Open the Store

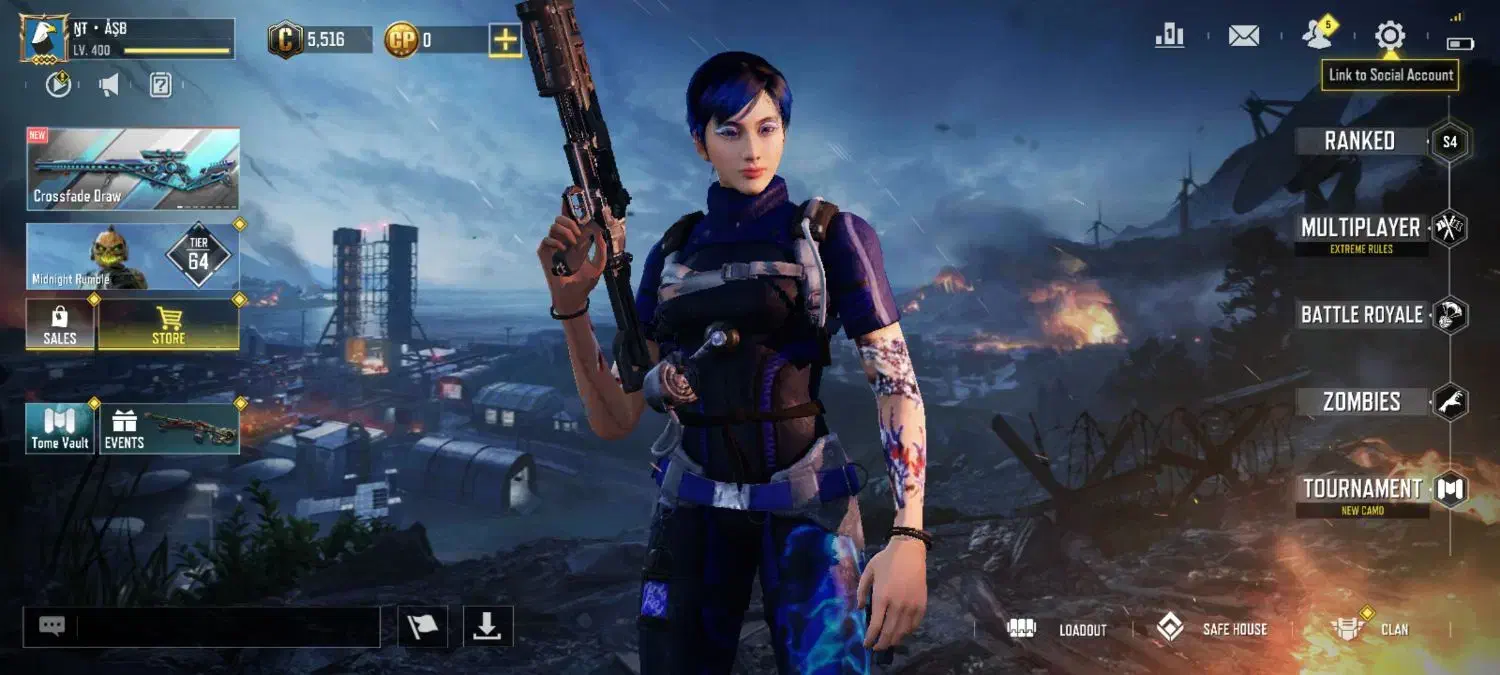click(168, 325)
